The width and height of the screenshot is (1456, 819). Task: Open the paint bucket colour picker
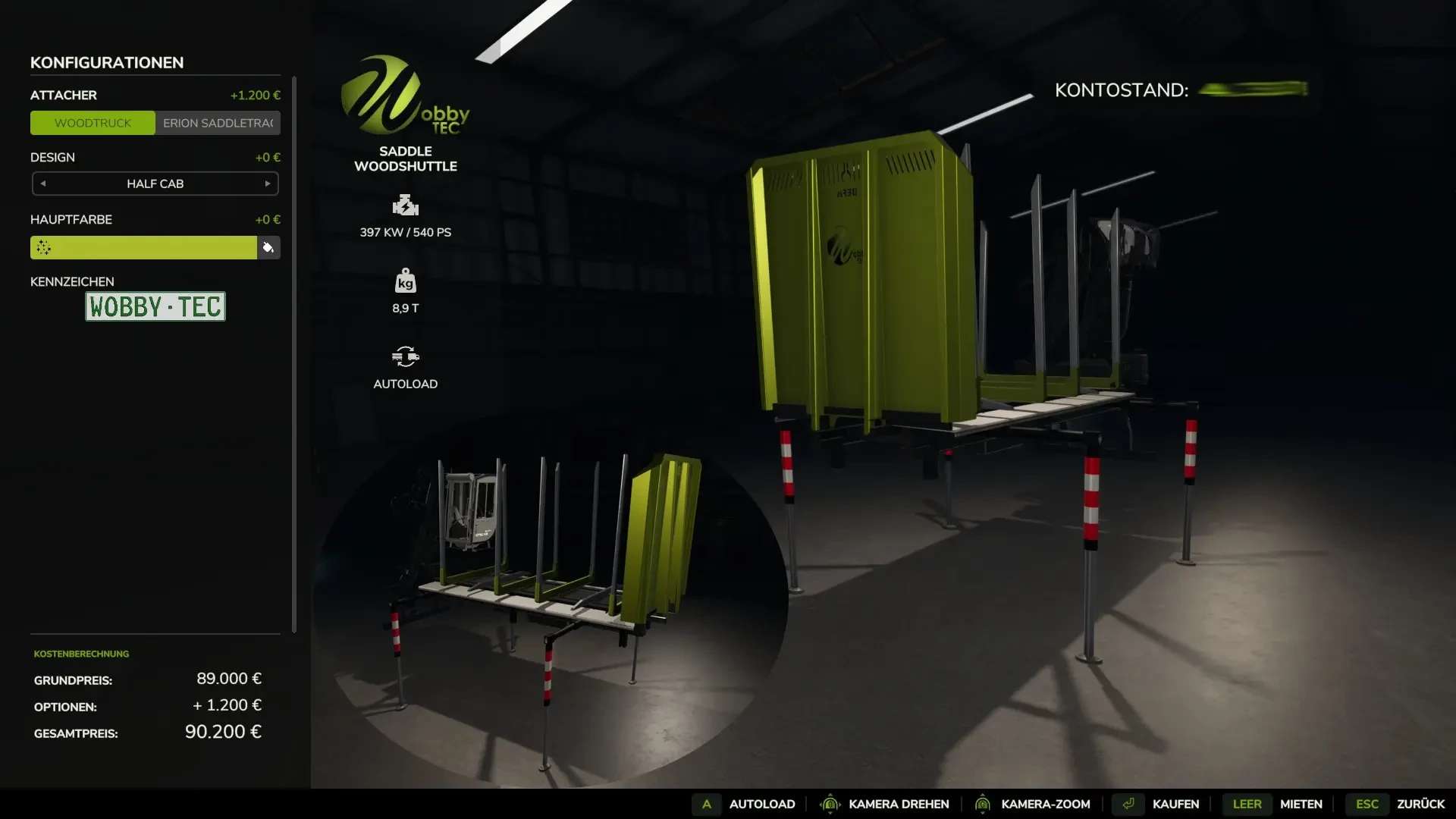point(268,247)
